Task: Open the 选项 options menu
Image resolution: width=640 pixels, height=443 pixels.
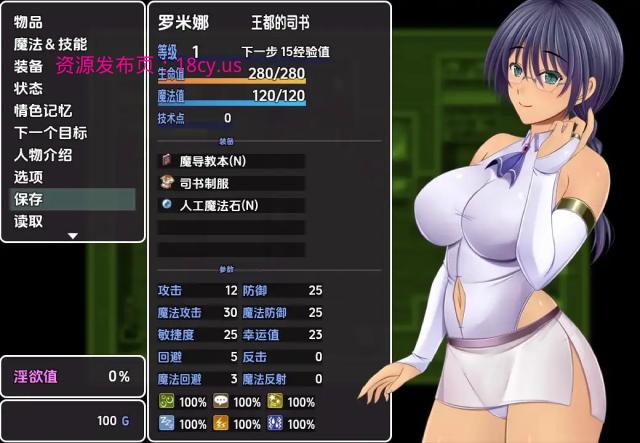Action: click(28, 177)
